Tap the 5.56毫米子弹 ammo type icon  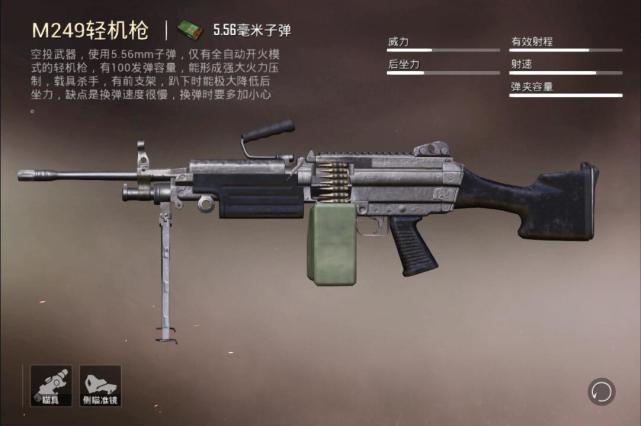coord(188,29)
